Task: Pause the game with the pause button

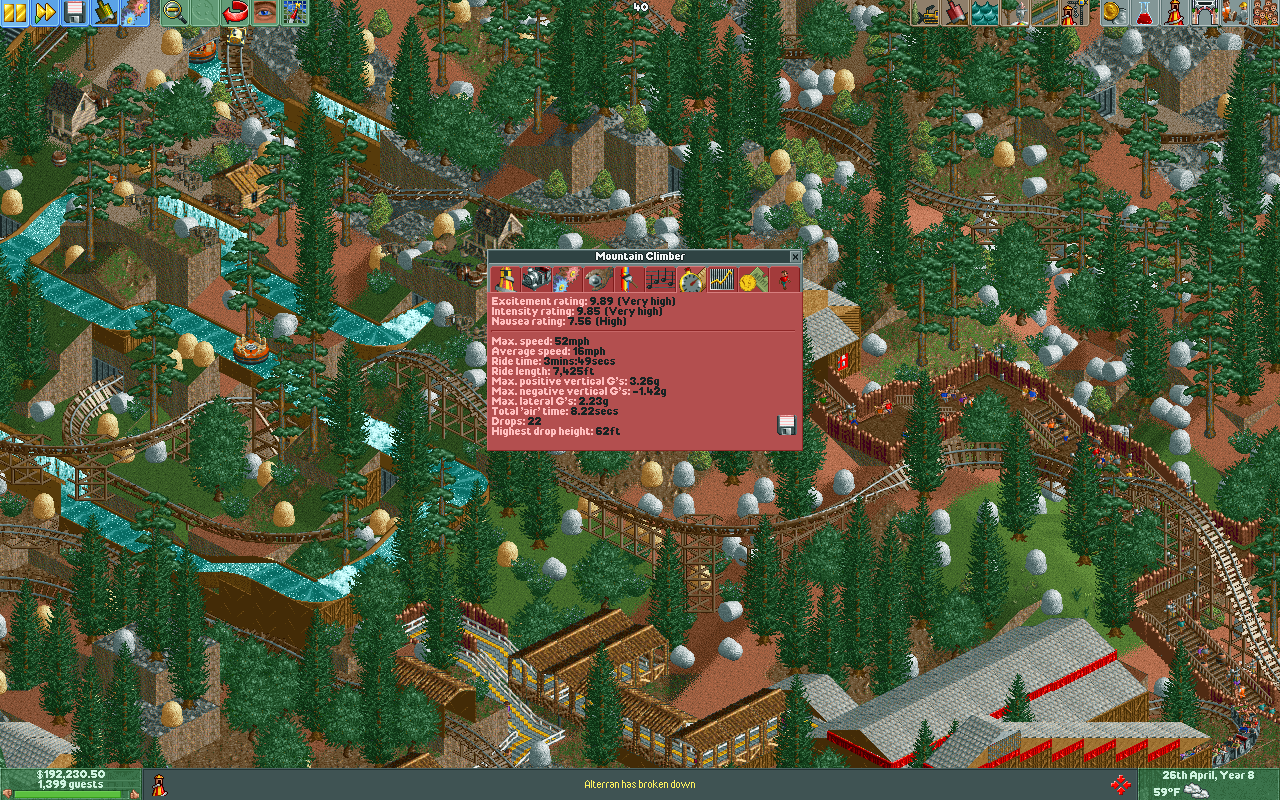Action: (x=14, y=12)
